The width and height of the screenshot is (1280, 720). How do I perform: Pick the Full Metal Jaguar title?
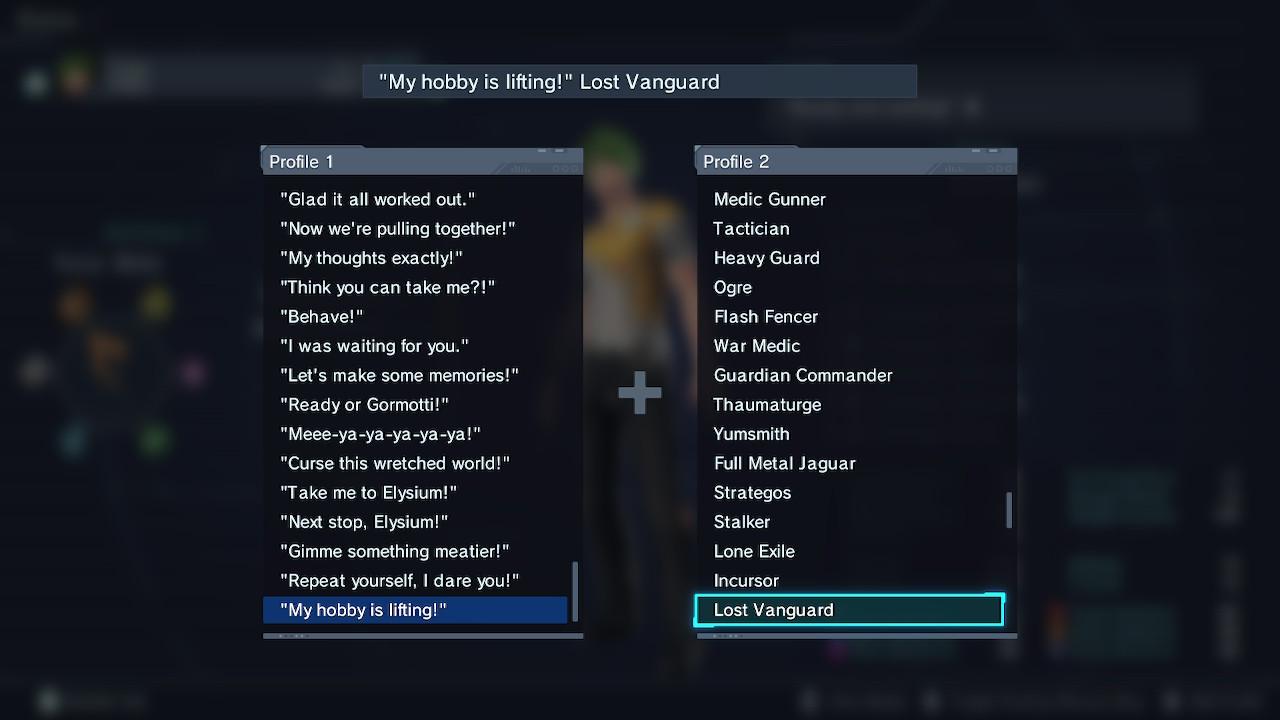click(784, 463)
